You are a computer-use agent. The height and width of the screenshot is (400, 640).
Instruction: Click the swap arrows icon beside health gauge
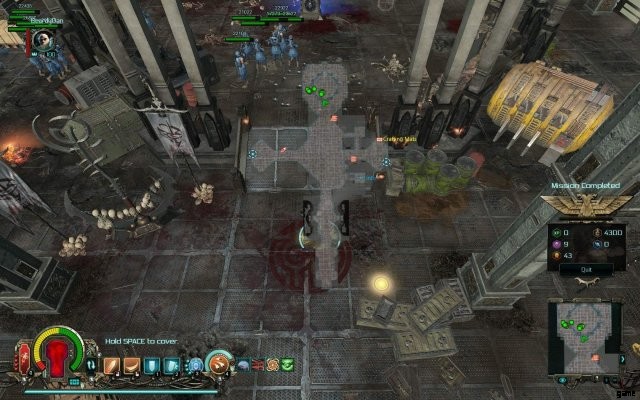[89, 365]
